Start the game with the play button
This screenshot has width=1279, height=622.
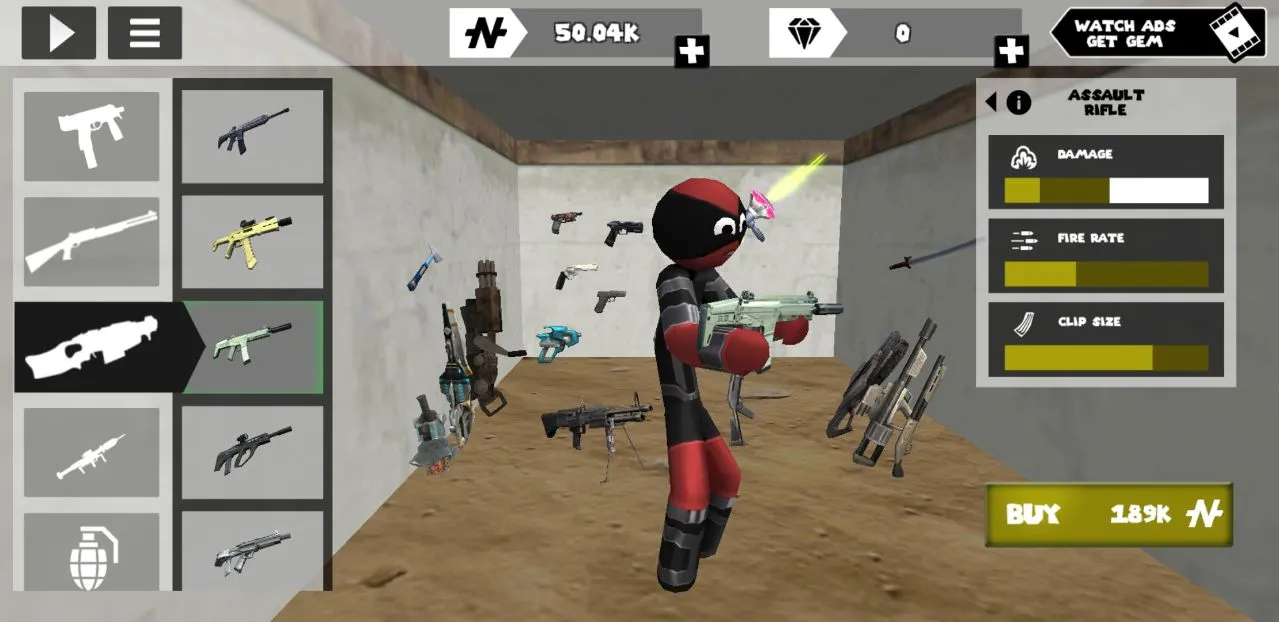pyautogui.click(x=59, y=33)
